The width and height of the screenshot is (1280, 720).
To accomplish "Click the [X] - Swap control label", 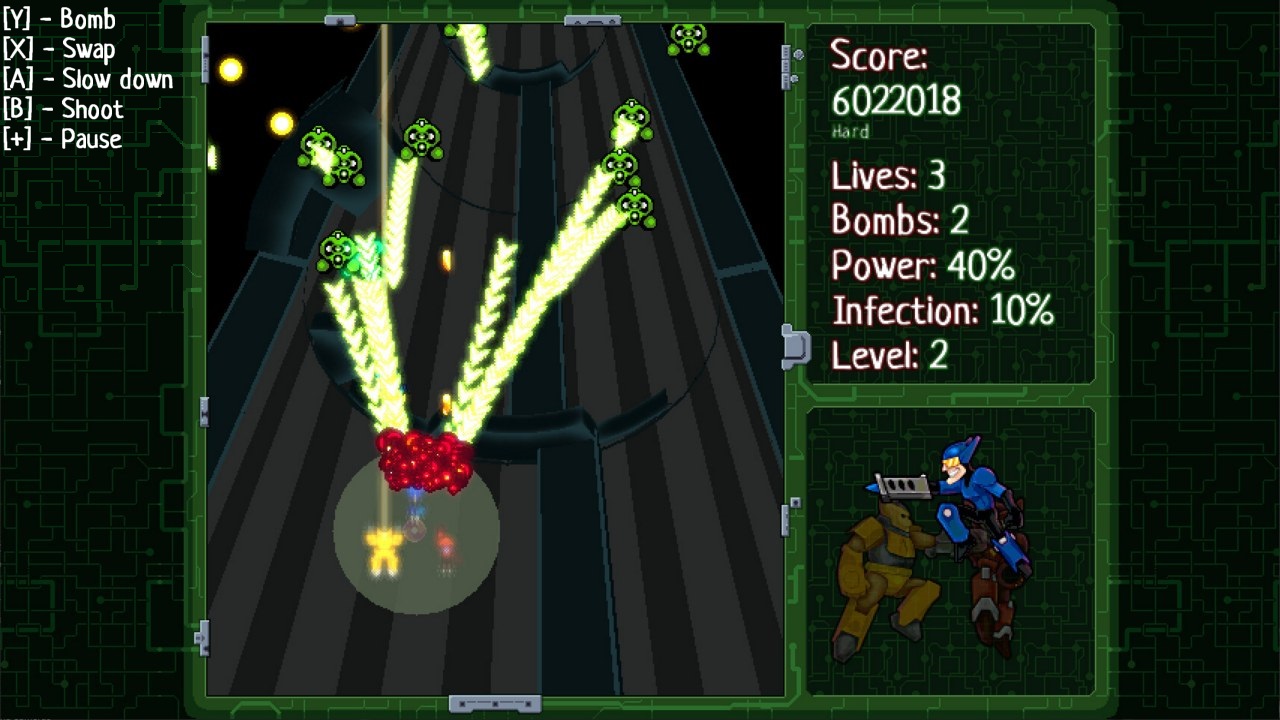I will [56, 48].
